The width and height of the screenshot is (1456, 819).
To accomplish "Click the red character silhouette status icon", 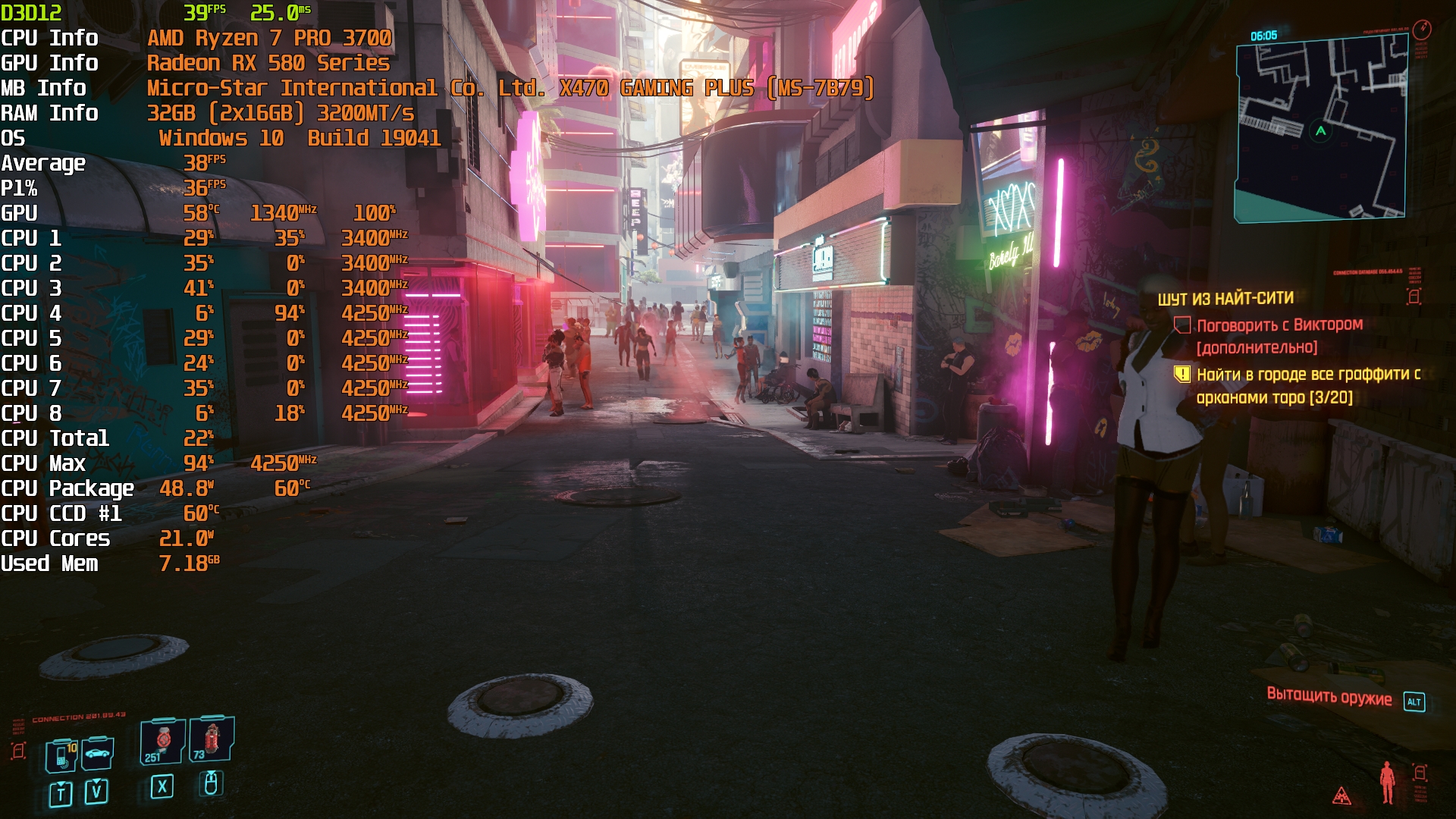I will [x=1387, y=782].
